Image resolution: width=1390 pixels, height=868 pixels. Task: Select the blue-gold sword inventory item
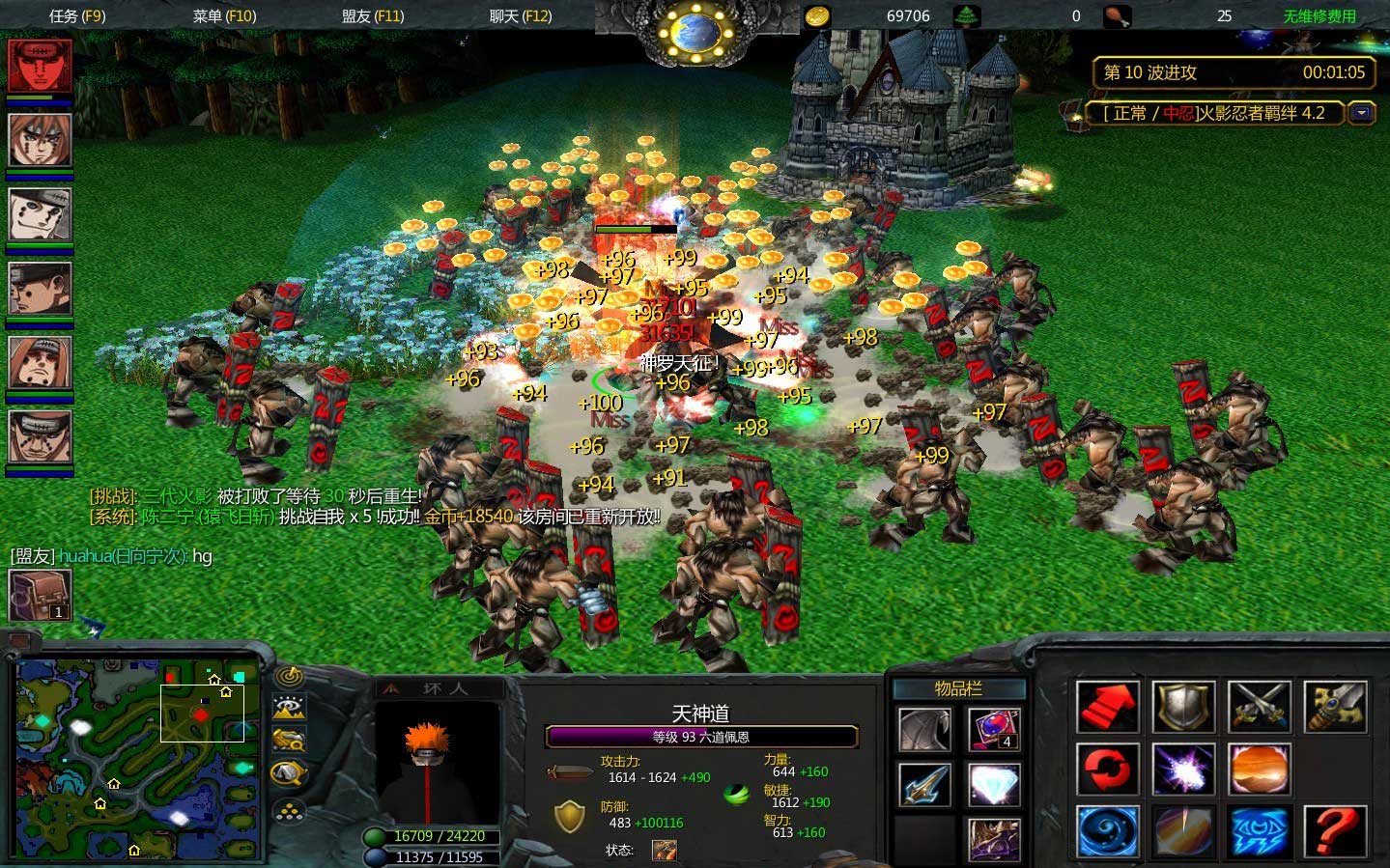[x=924, y=784]
